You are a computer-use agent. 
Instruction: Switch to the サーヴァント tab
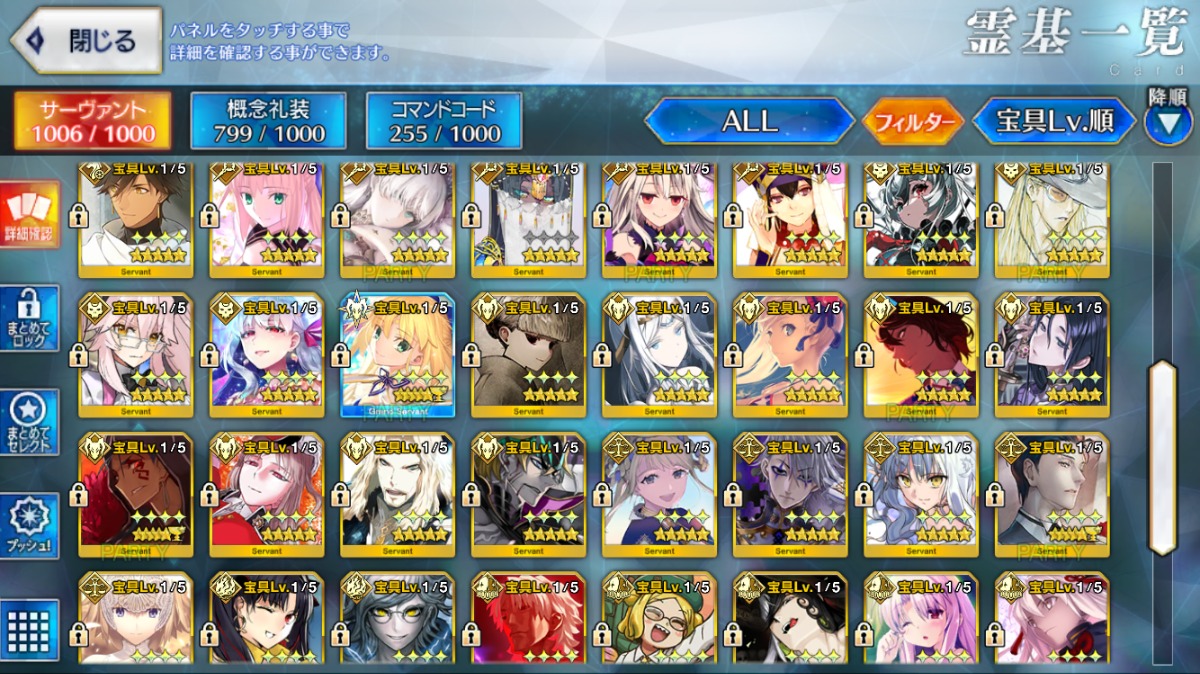pos(91,121)
